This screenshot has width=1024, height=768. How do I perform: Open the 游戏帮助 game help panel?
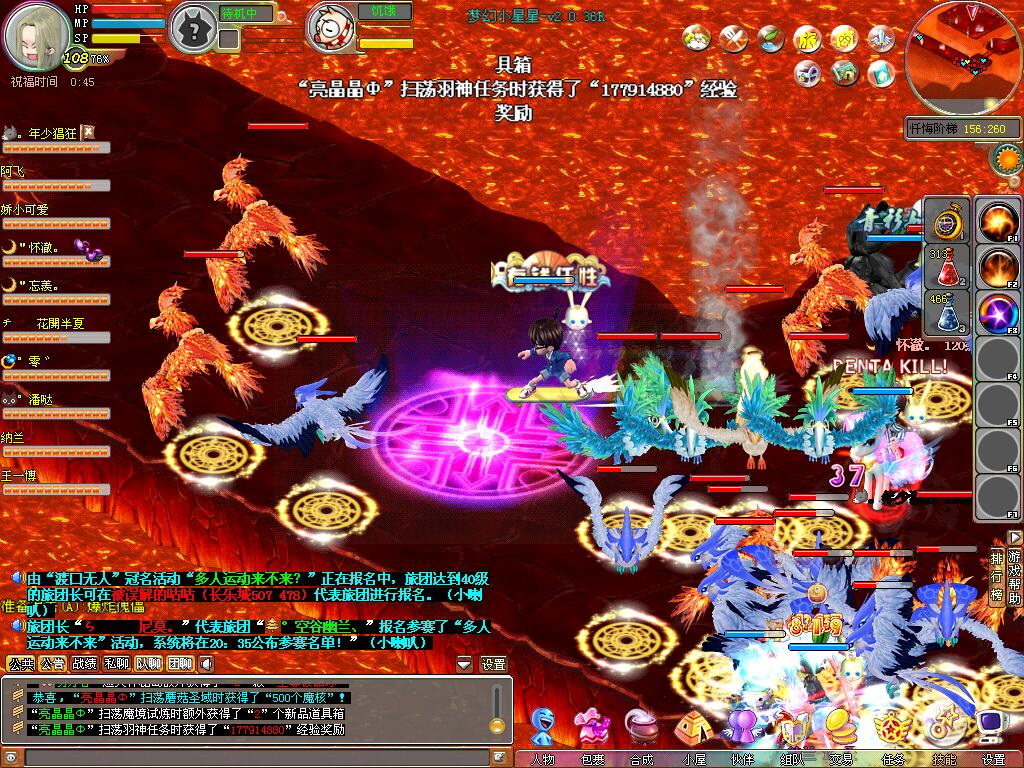click(x=1015, y=577)
